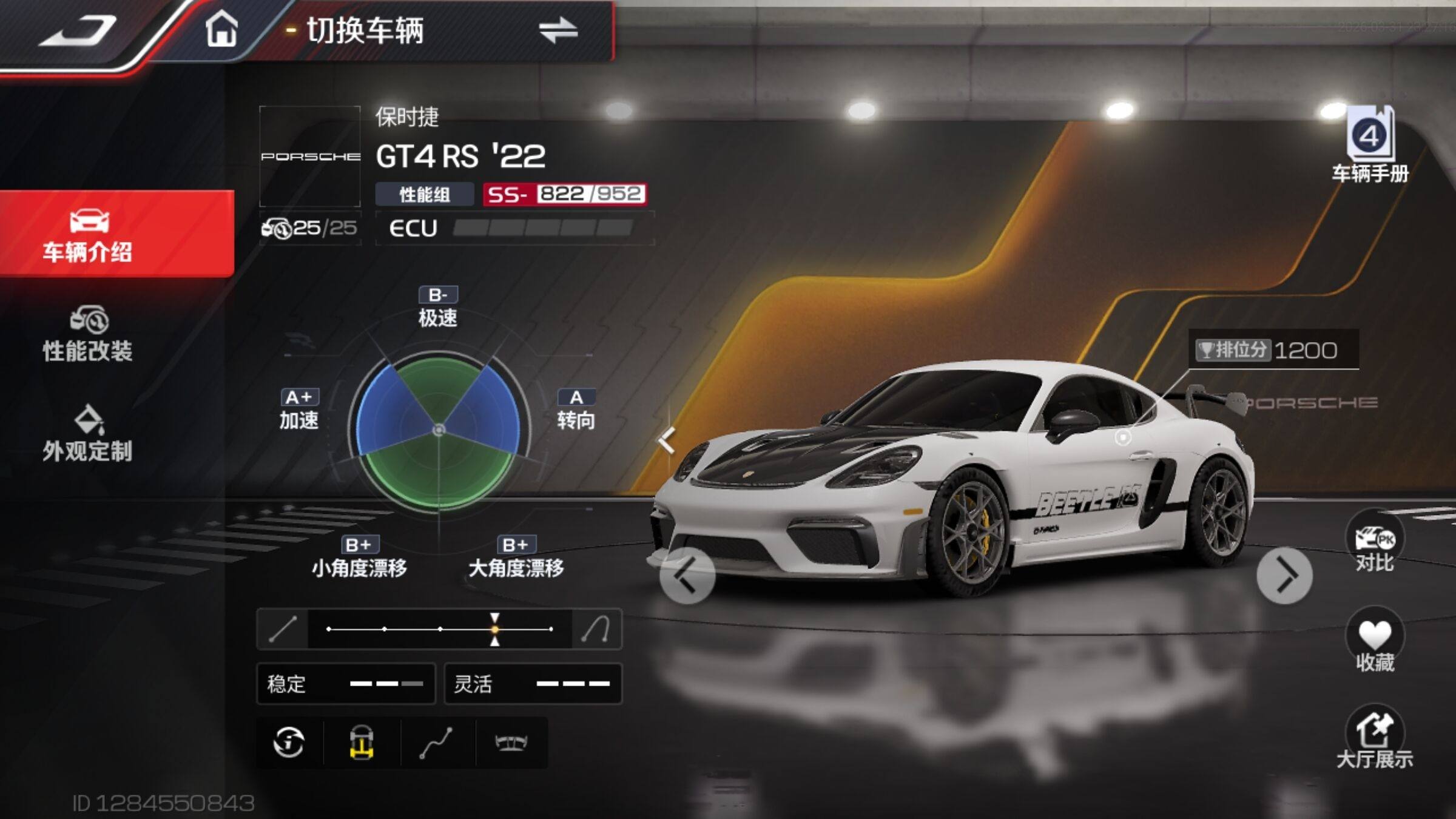Select the rear spoiler icon
Viewport: 1456px width, 819px height.
pyautogui.click(x=511, y=742)
